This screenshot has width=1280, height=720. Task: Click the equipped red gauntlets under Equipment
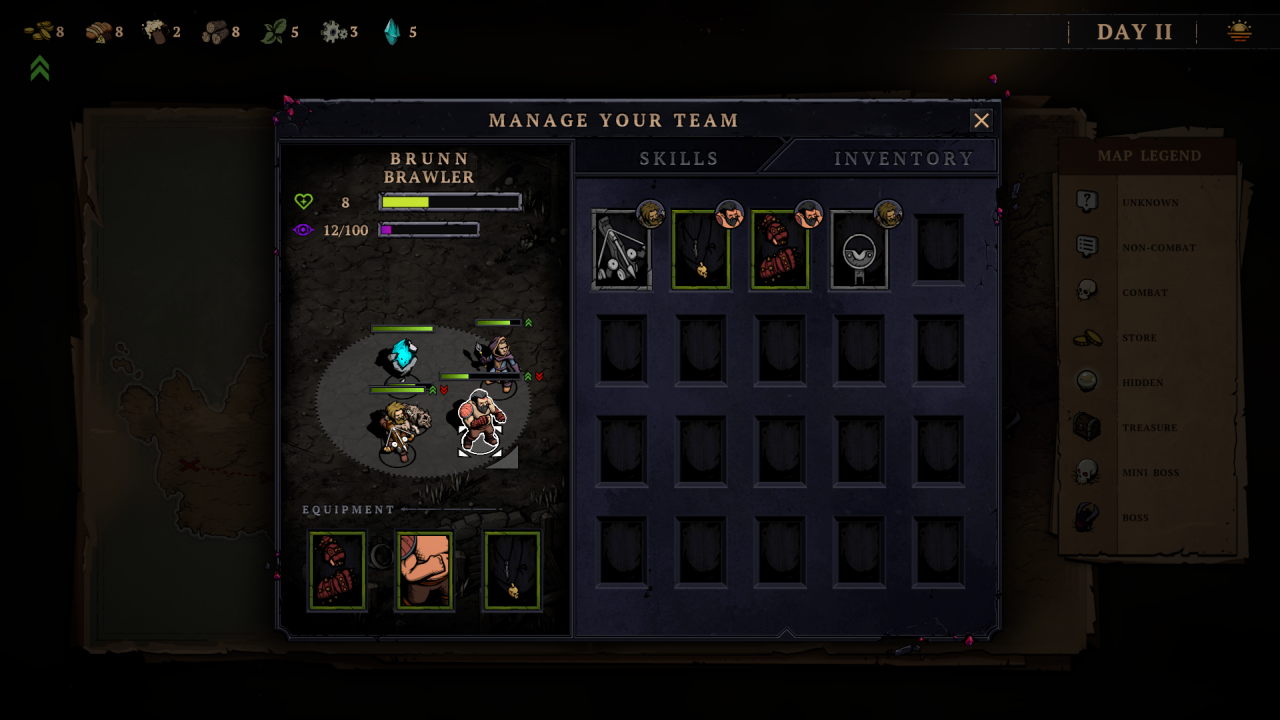[x=337, y=570]
